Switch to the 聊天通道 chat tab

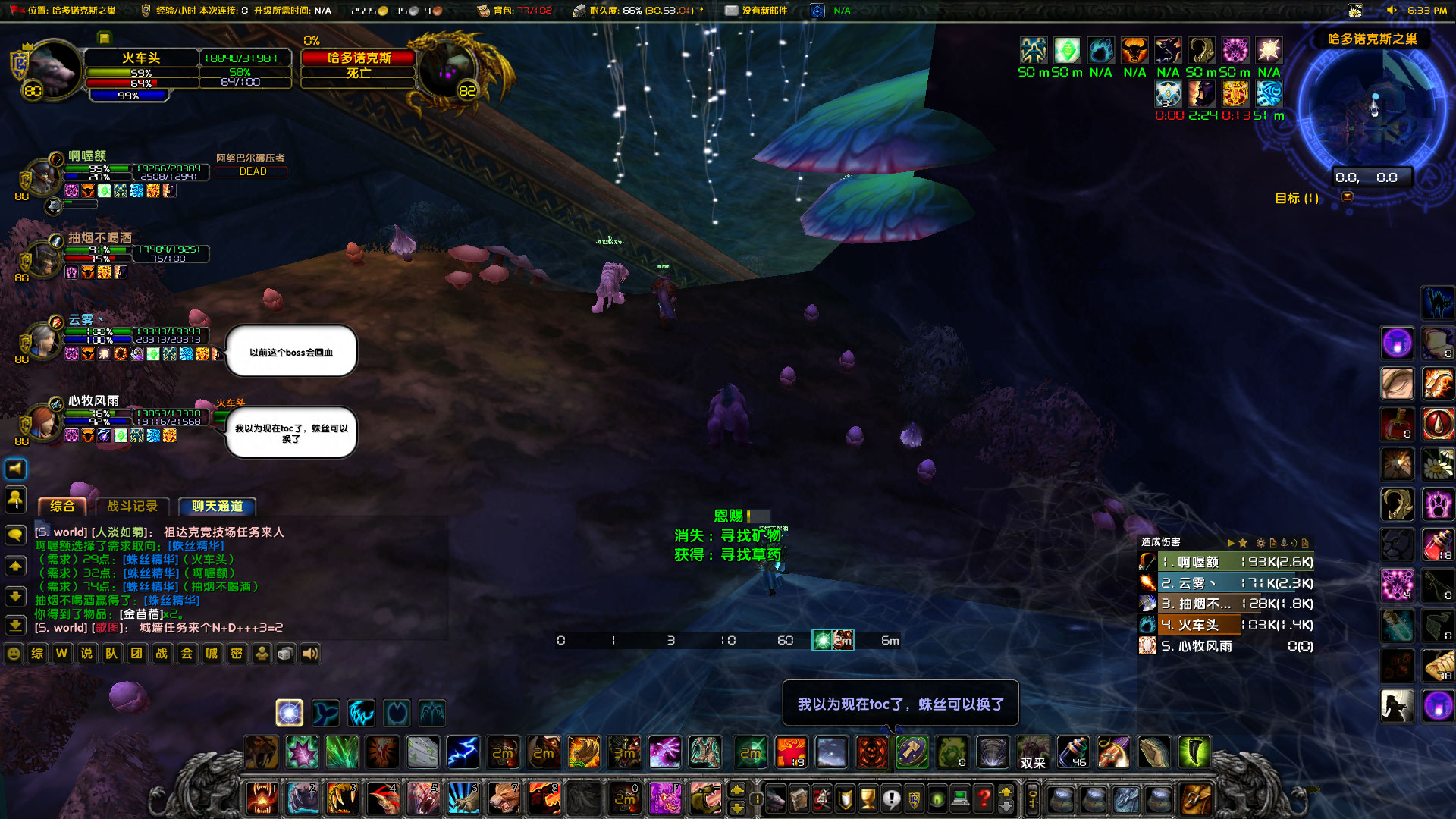[x=217, y=507]
